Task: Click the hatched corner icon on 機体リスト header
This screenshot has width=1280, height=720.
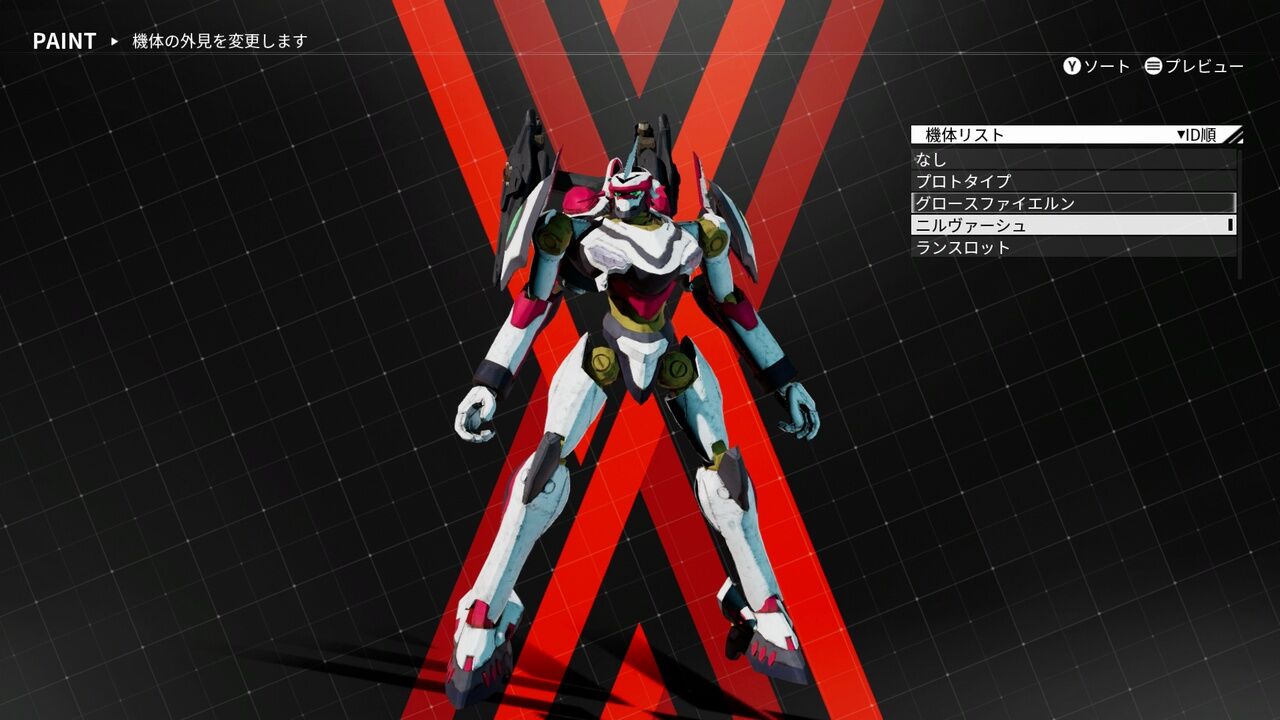Action: click(1234, 133)
